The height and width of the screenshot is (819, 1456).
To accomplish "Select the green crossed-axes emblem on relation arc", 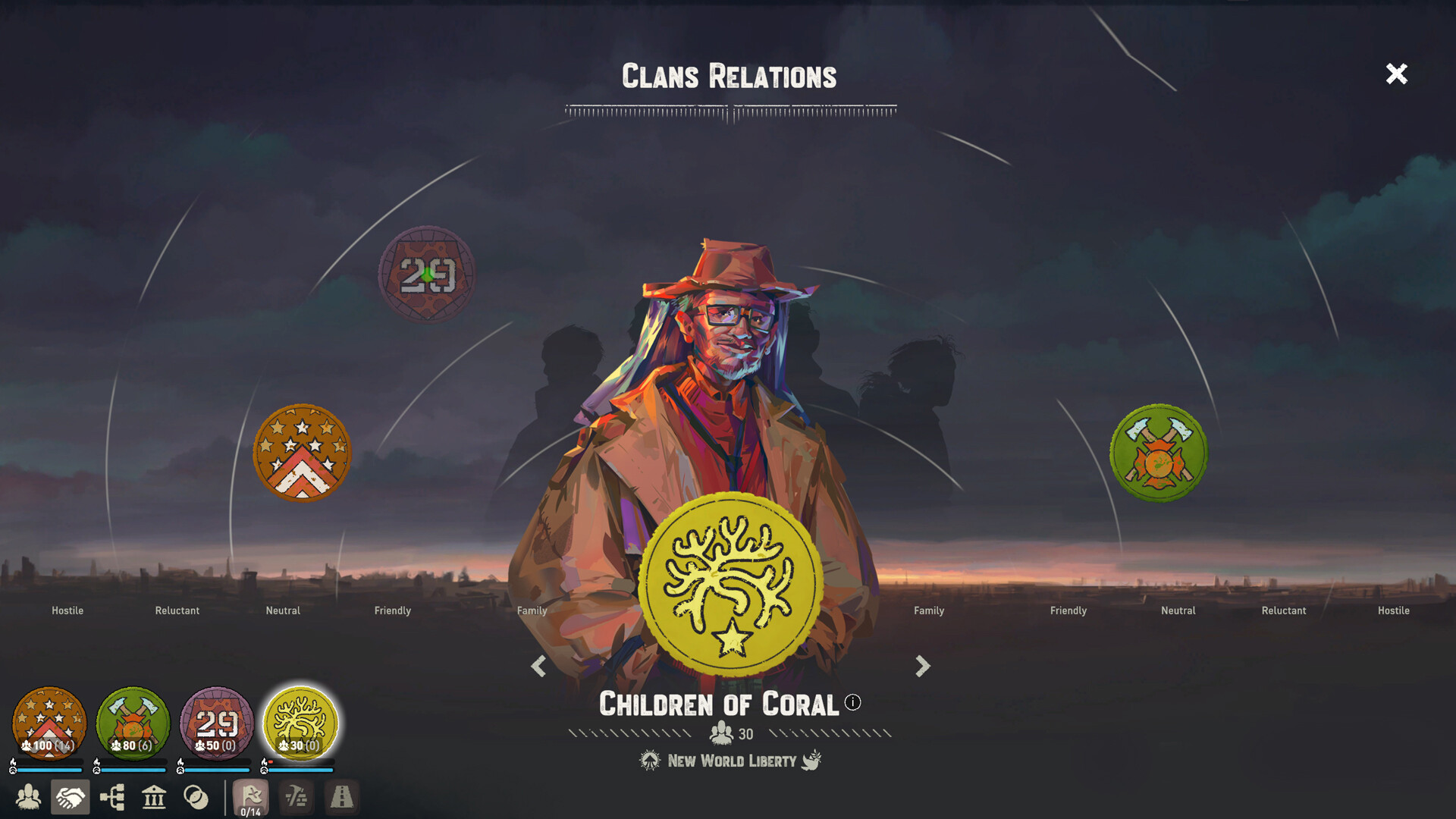I will point(1158,453).
